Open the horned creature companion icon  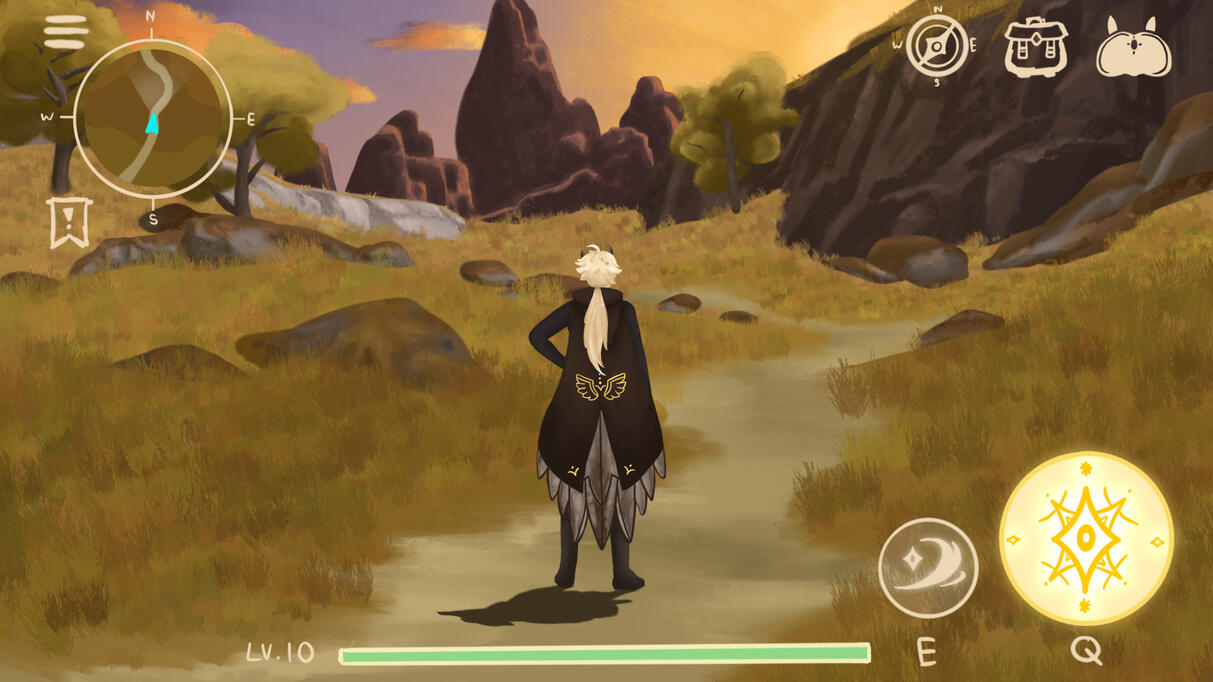click(x=1133, y=48)
